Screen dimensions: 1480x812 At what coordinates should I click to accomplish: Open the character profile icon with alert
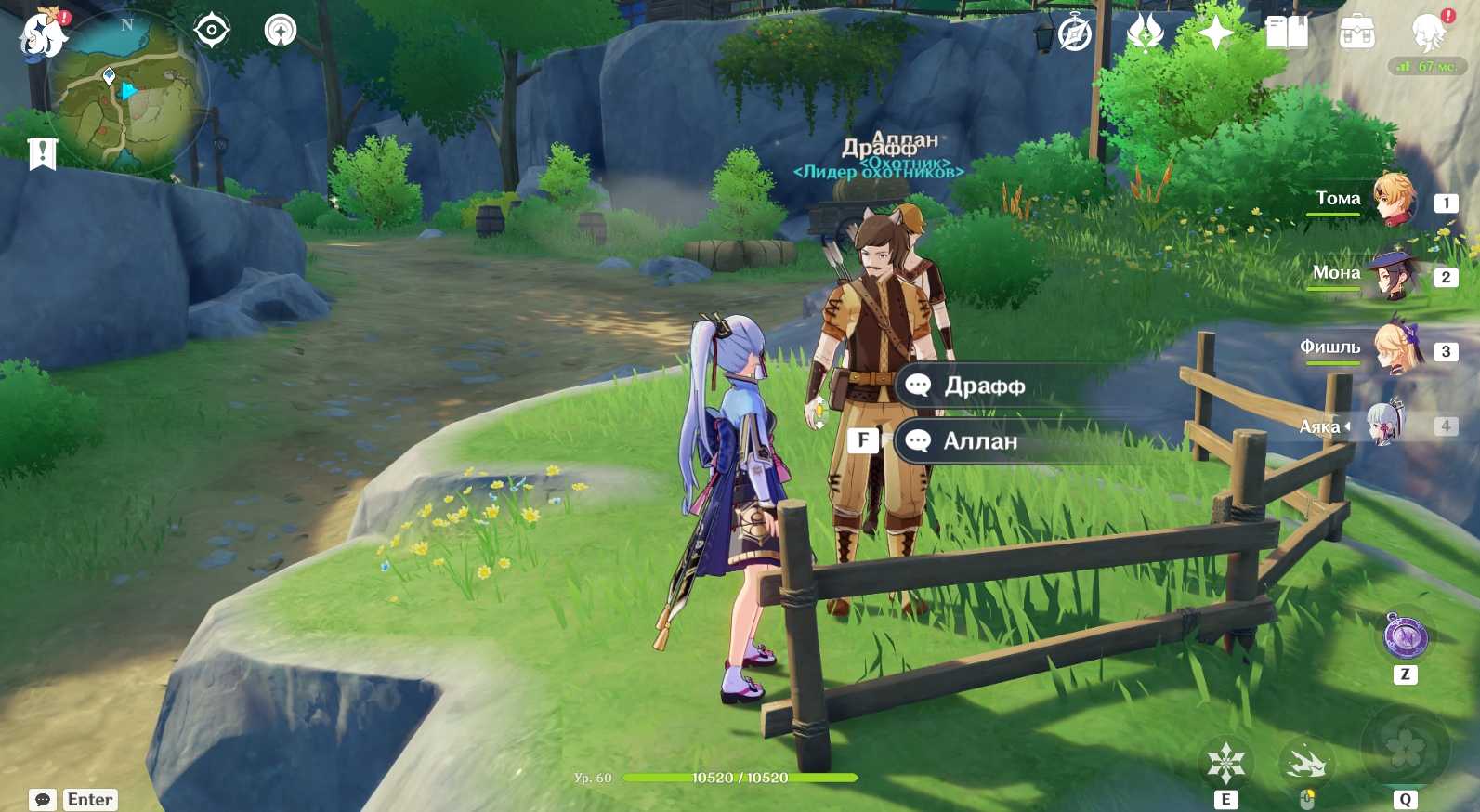pyautogui.click(x=1428, y=33)
